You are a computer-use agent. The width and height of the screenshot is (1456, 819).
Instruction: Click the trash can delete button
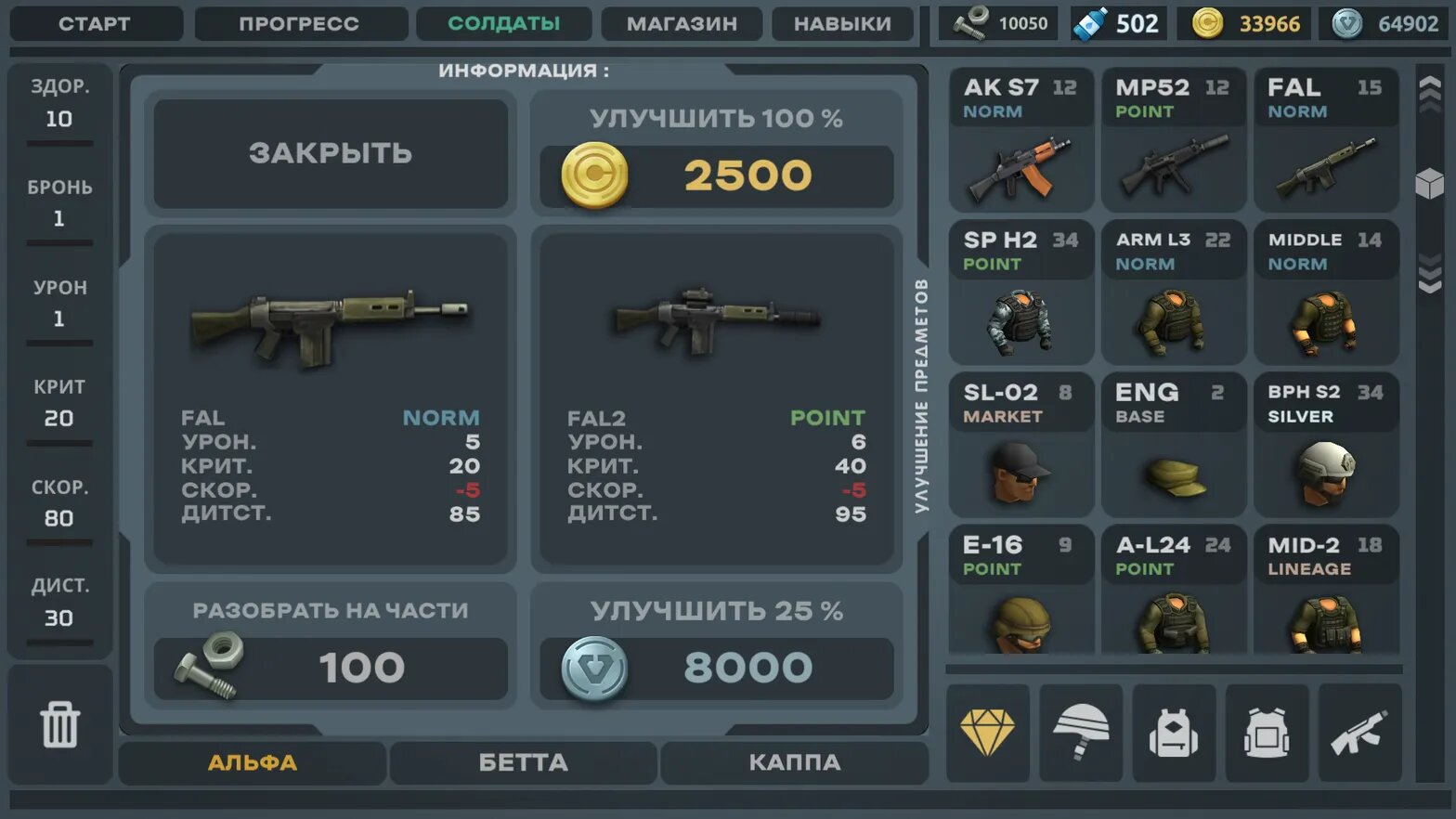point(59,725)
